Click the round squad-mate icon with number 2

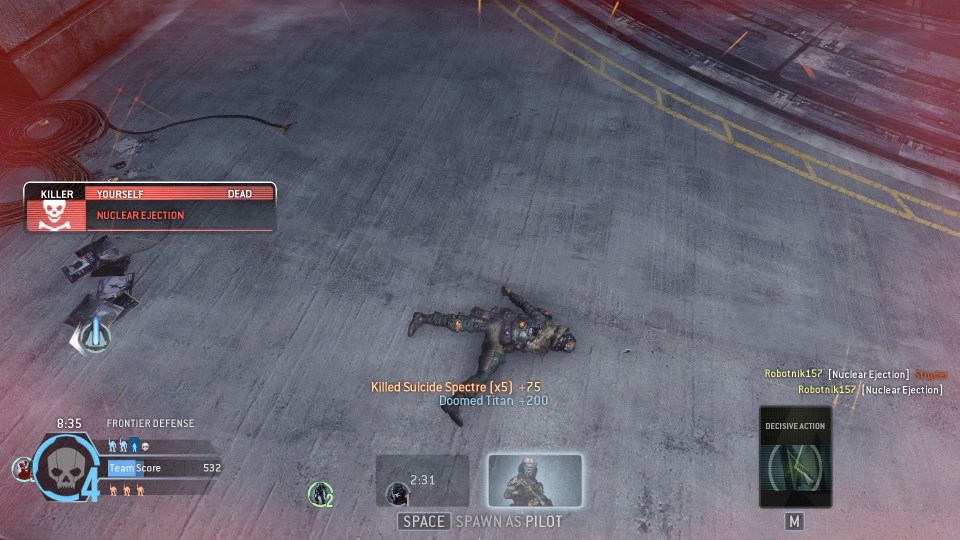(x=320, y=492)
